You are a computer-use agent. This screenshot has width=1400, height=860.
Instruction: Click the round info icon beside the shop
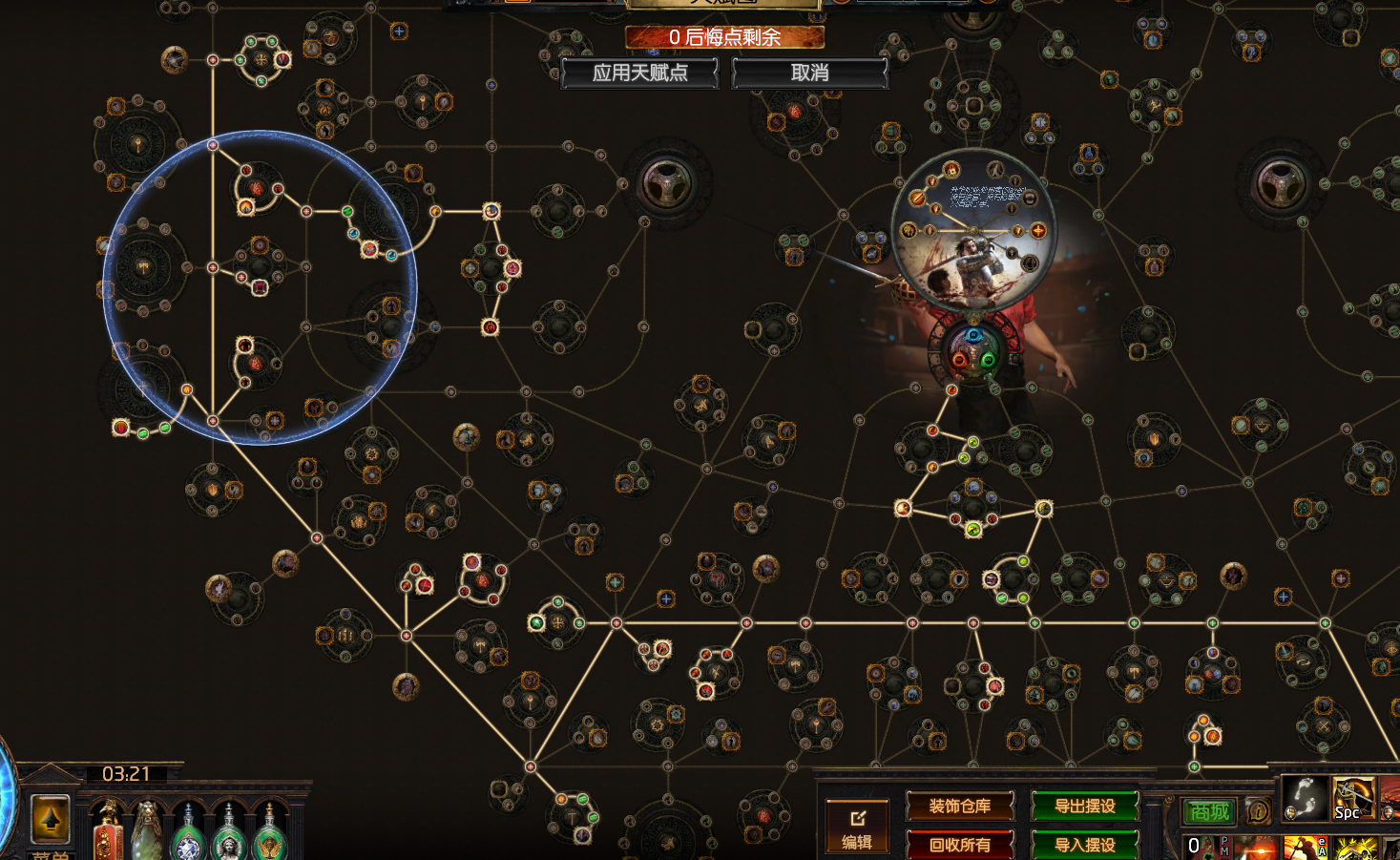coord(1258,811)
